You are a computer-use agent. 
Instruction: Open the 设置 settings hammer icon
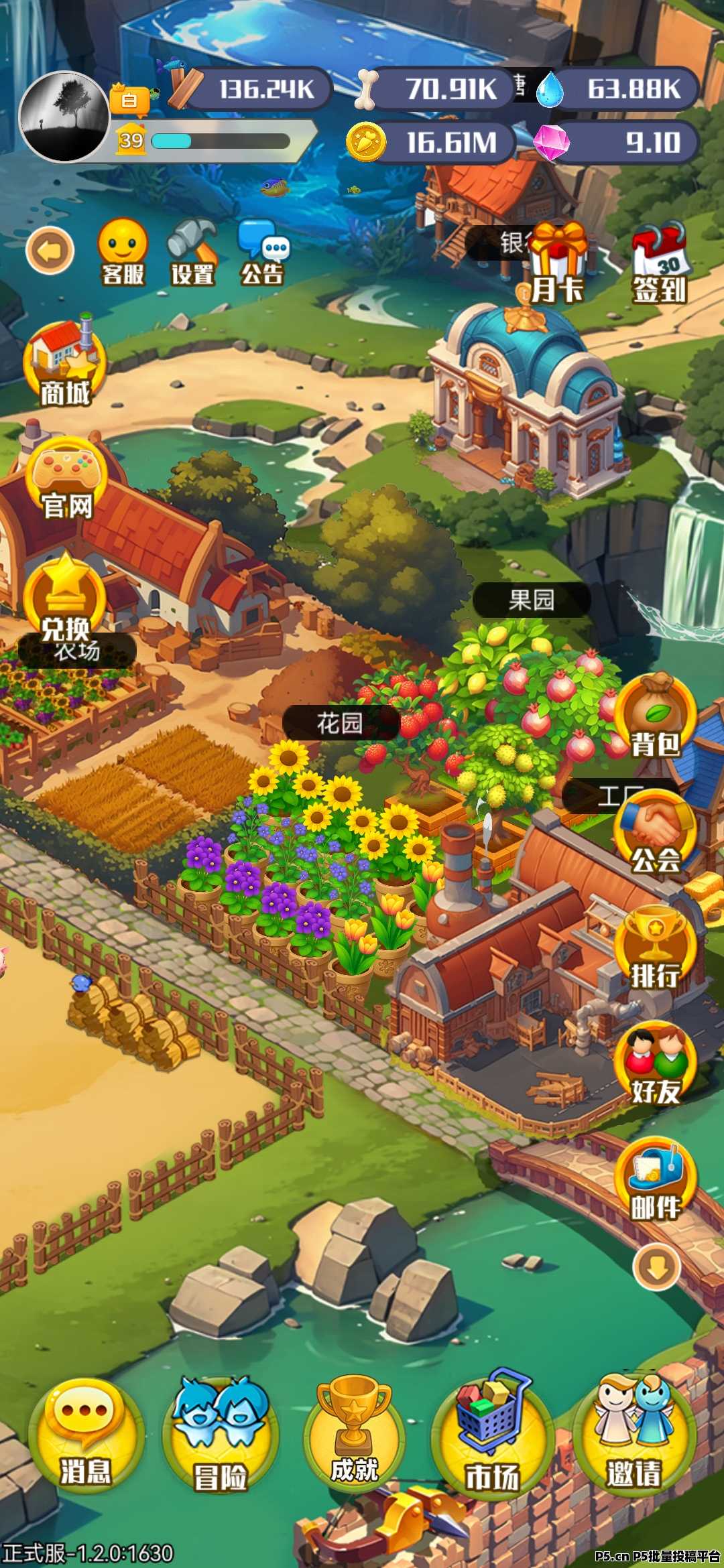point(192,251)
